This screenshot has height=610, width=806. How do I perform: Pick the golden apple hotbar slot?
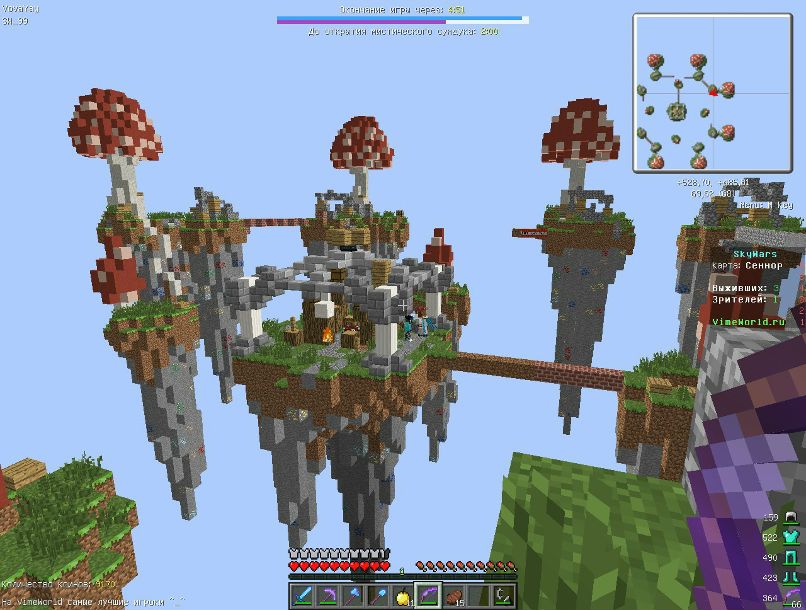pyautogui.click(x=402, y=595)
